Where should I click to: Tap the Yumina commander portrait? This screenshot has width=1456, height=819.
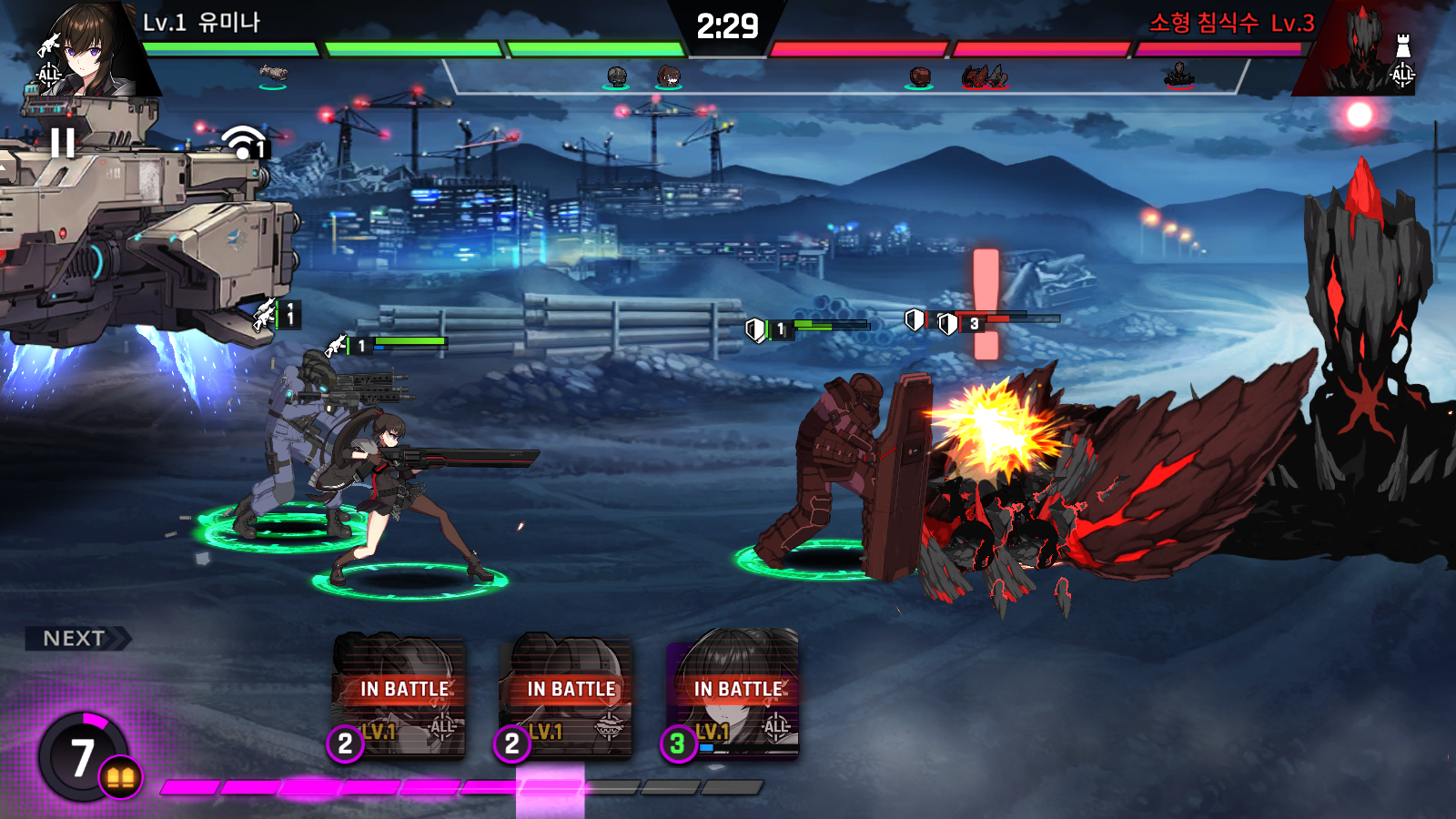tap(89, 47)
